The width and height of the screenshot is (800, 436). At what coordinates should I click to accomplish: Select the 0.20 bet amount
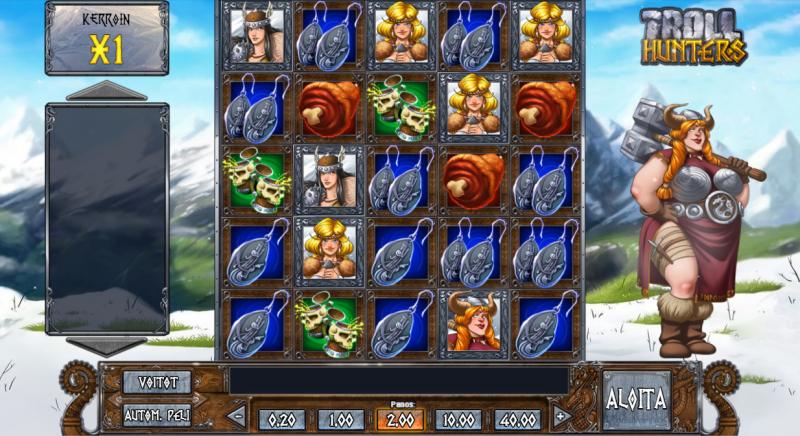click(x=282, y=419)
